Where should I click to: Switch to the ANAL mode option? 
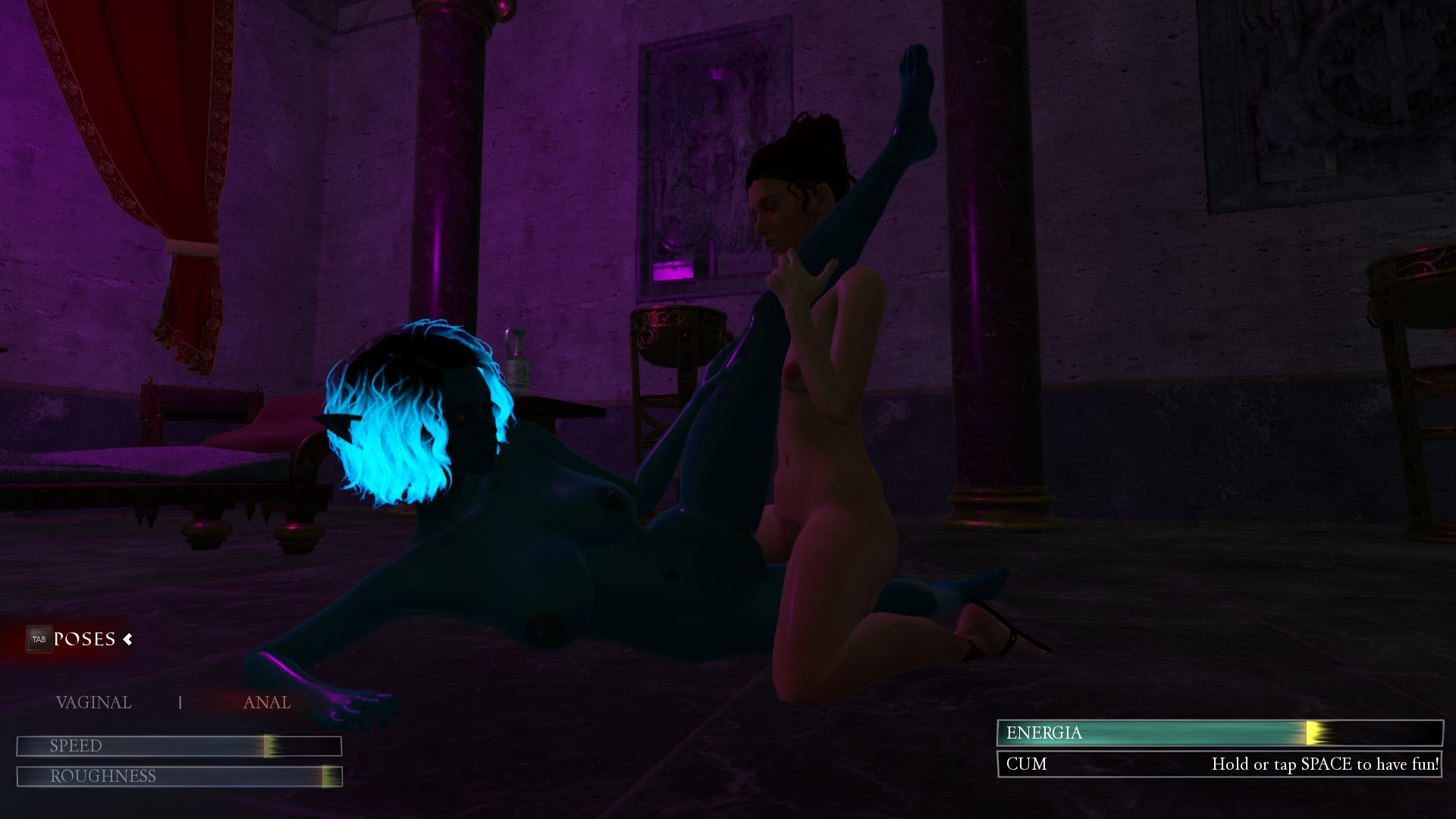[x=266, y=703]
